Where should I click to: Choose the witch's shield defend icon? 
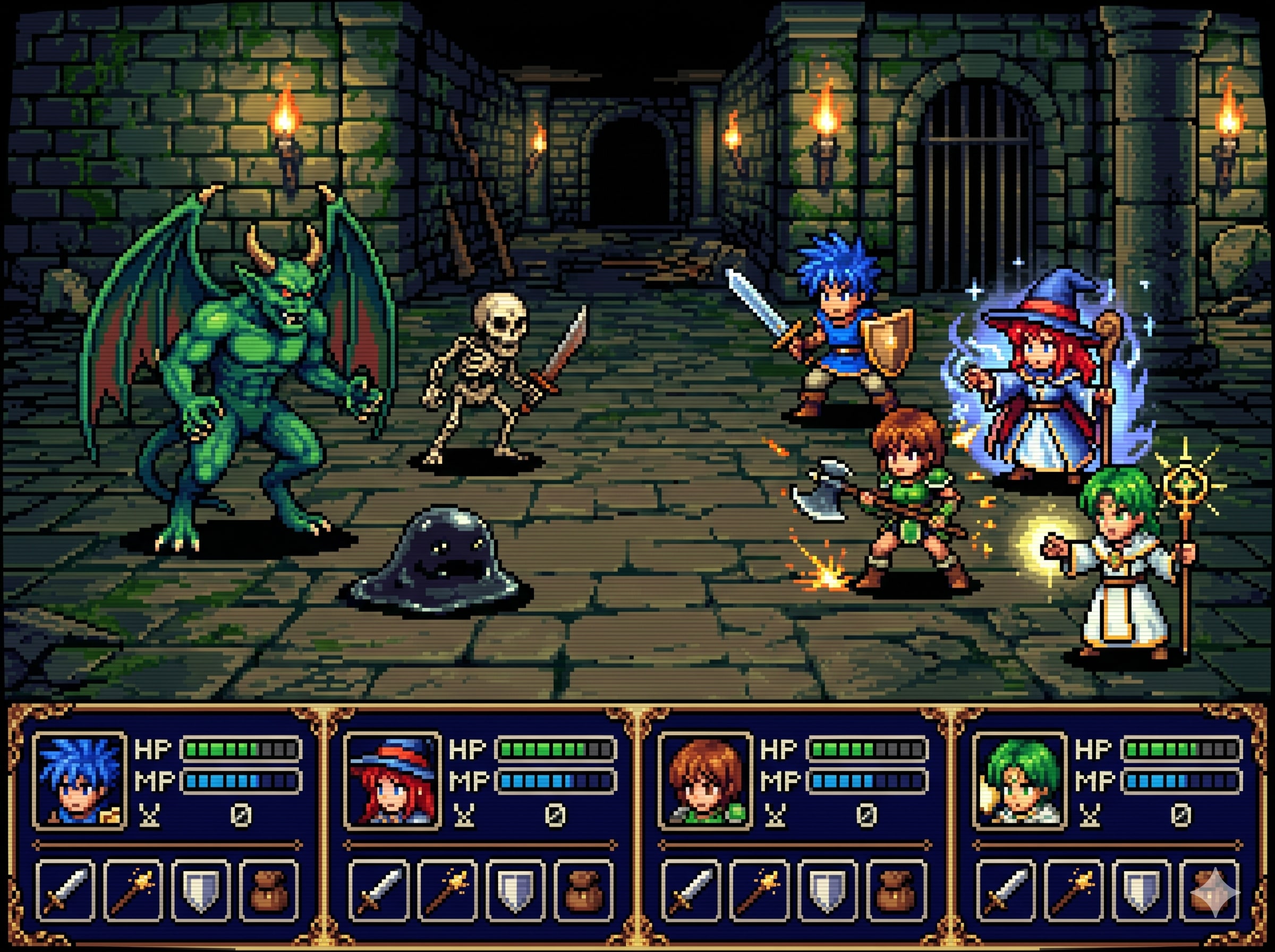[x=514, y=890]
